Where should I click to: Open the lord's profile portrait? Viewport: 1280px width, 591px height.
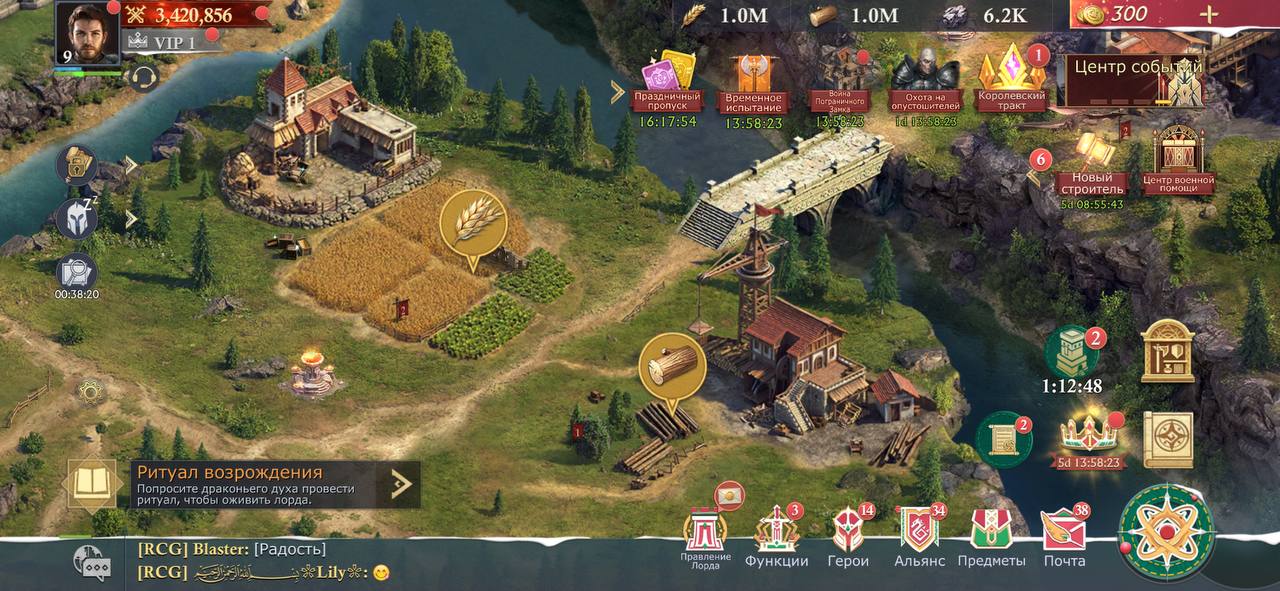pyautogui.click(x=88, y=32)
